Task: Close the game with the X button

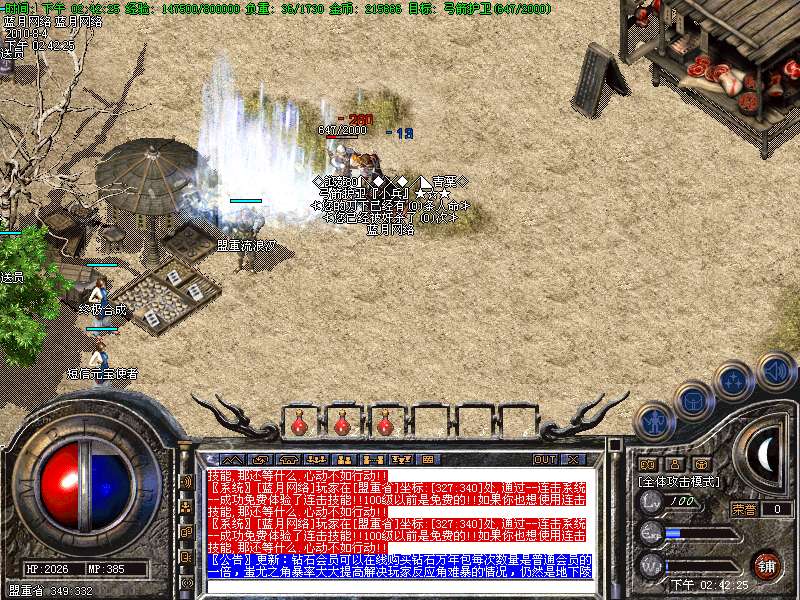Action: tap(573, 459)
